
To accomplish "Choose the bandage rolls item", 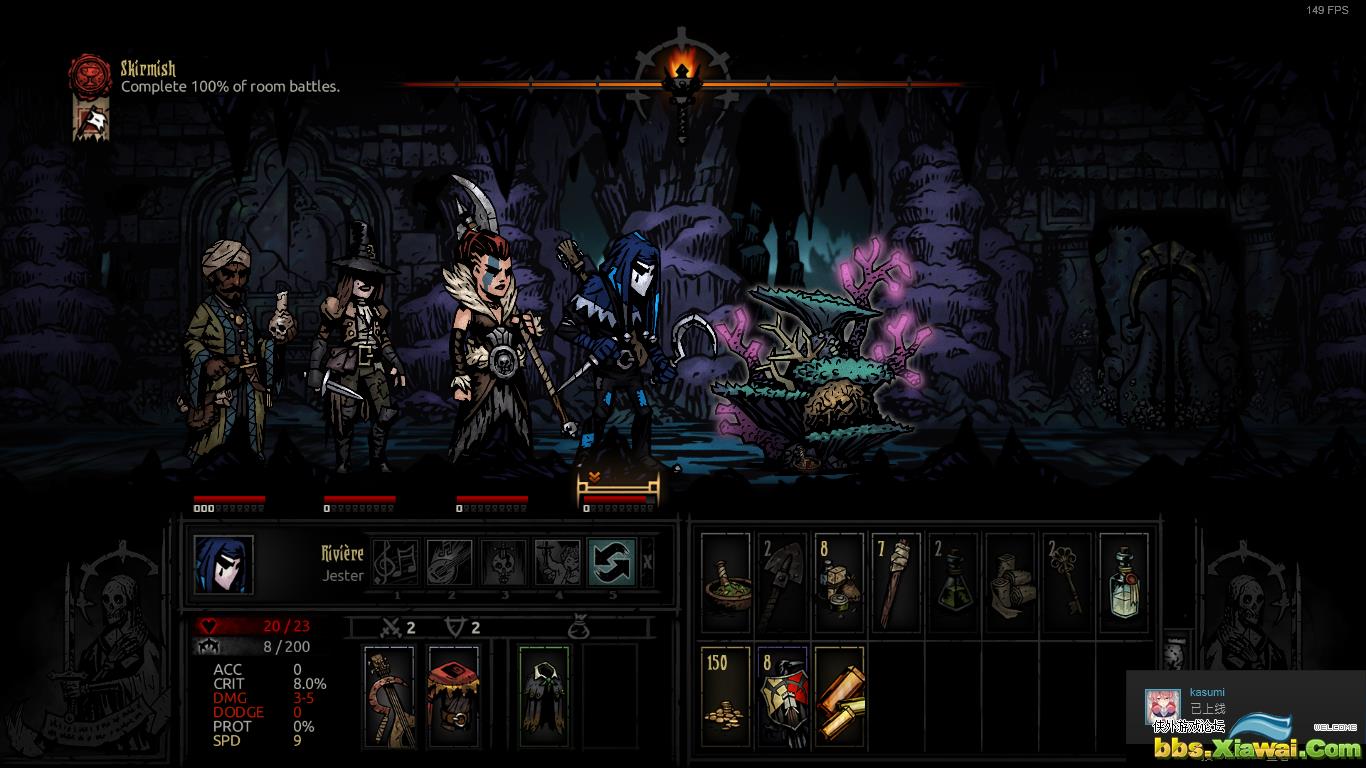I will pyautogui.click(x=1010, y=582).
